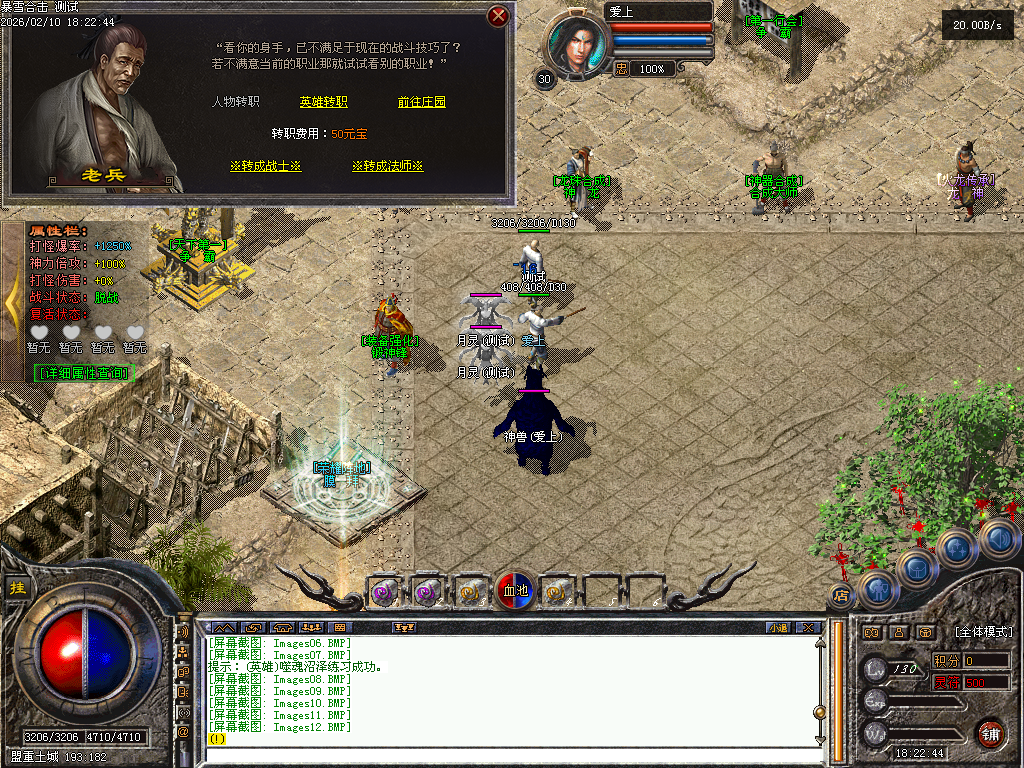The width and height of the screenshot is (1024, 768).
Task: Select the 前往庄园 dialogue option
Action: click(x=421, y=102)
